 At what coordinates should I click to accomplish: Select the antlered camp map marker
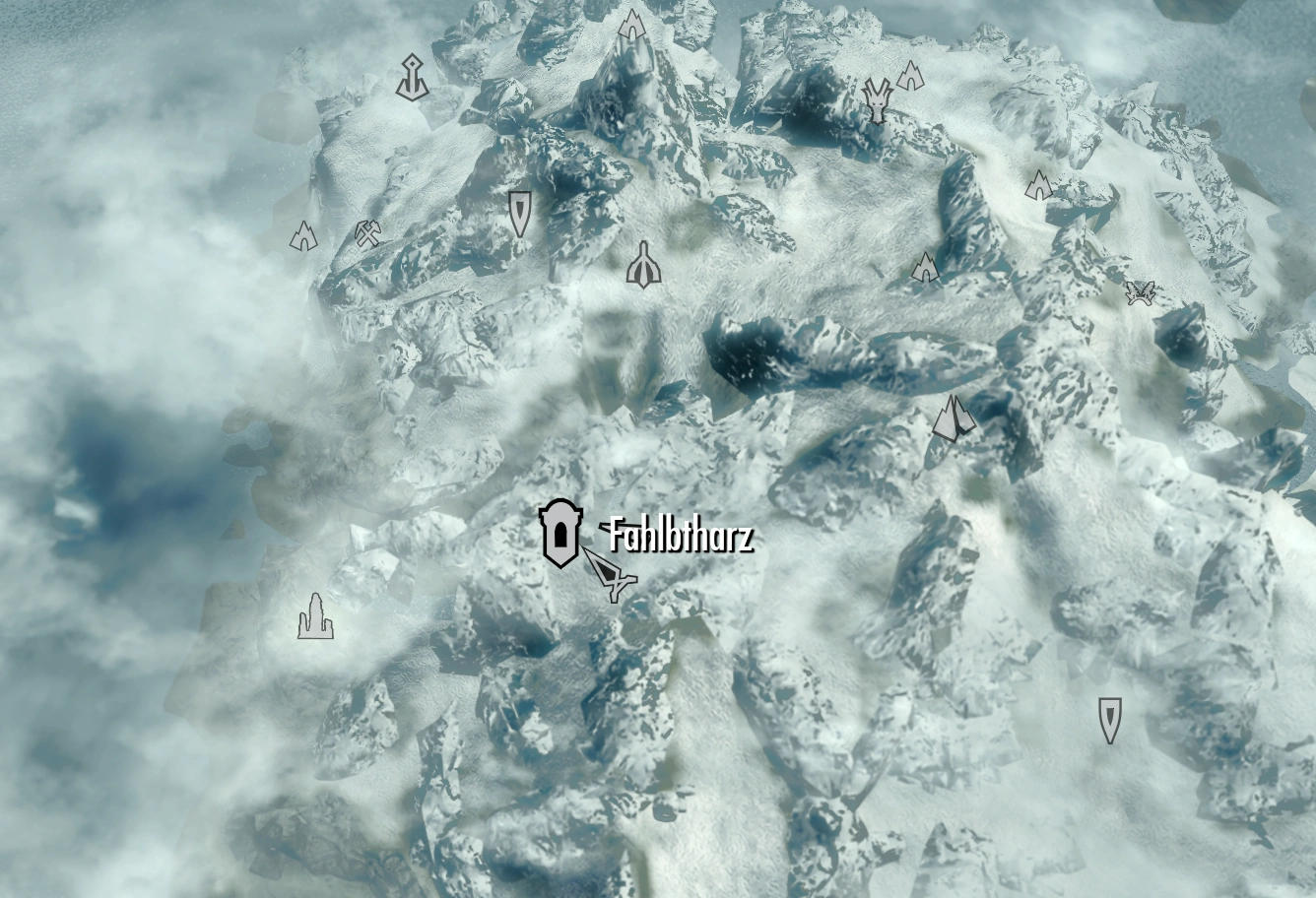[1141, 293]
